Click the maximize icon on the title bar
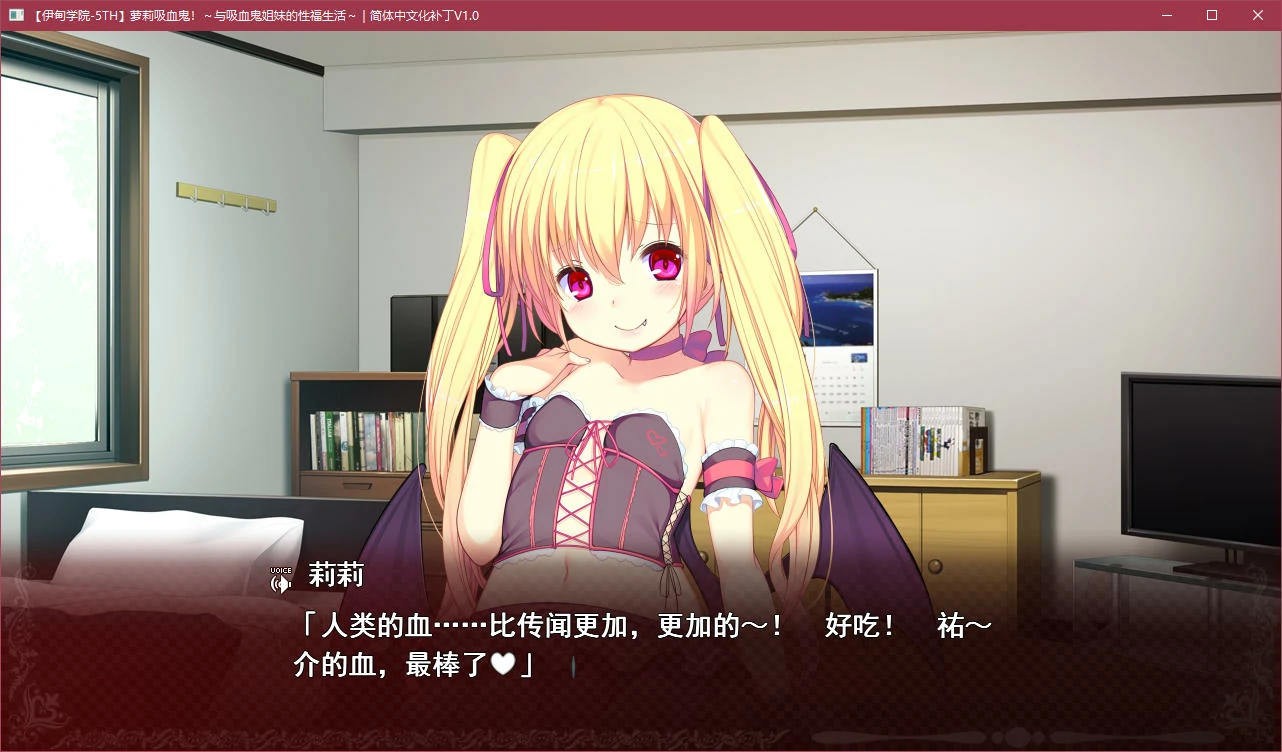Screen dimensions: 1282x752 coord(1211,15)
